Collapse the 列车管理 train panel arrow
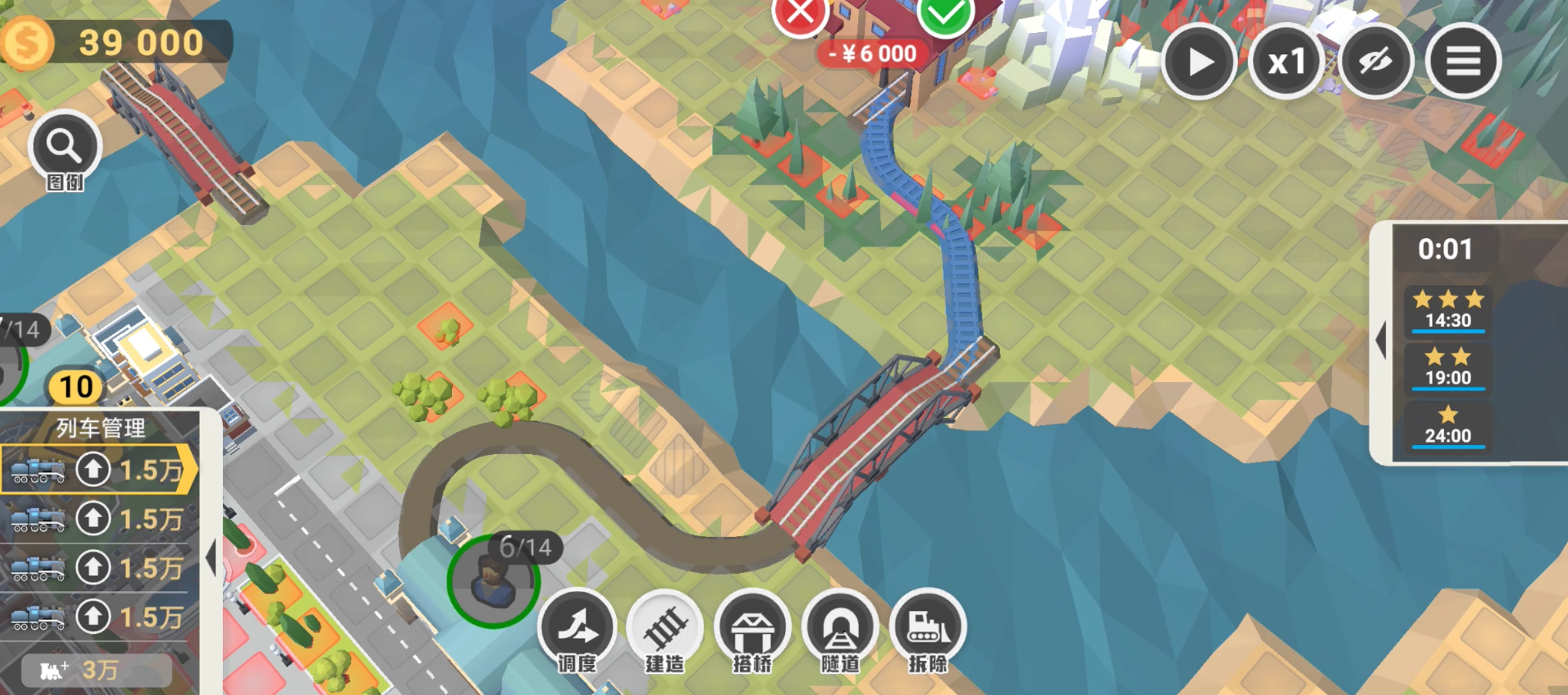Screen dimensions: 1568x695 point(211,558)
